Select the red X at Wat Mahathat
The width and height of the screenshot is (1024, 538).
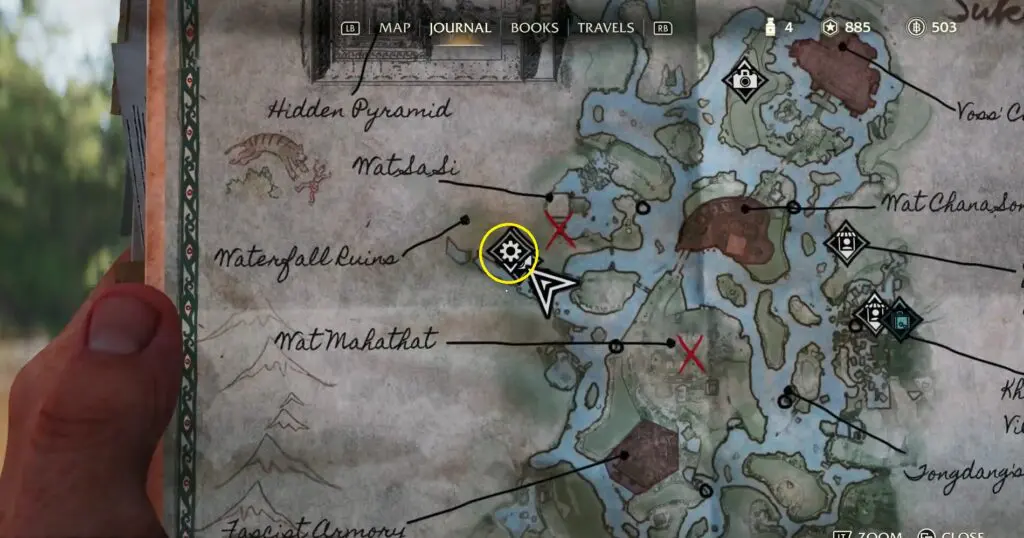(x=690, y=354)
